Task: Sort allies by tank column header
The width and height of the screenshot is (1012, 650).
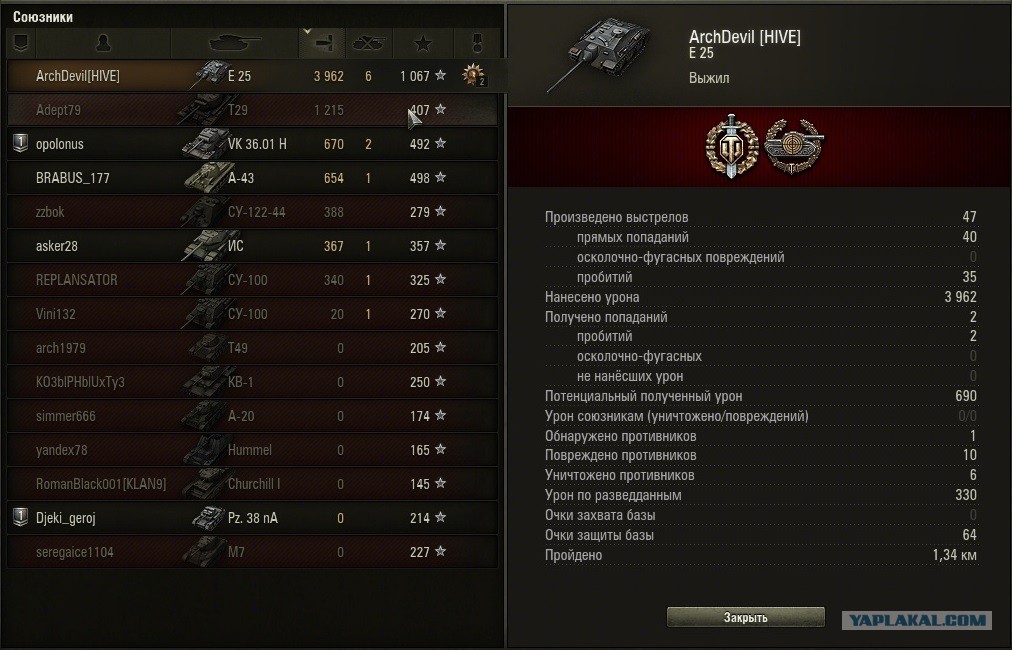Action: pyautogui.click(x=234, y=43)
